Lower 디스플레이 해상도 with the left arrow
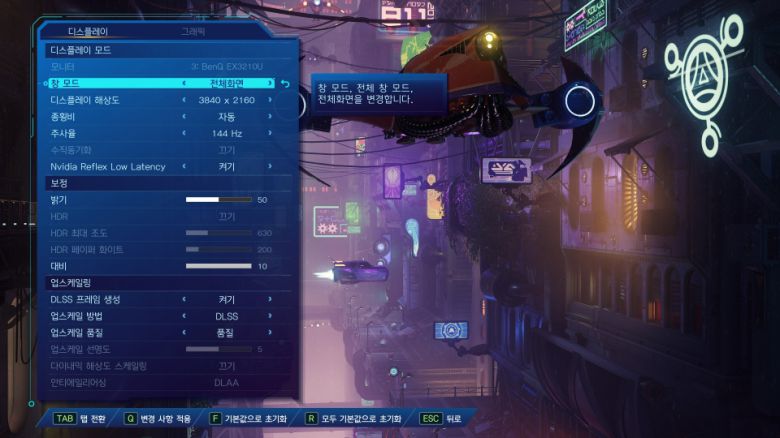This screenshot has height=438, width=780. [184, 100]
